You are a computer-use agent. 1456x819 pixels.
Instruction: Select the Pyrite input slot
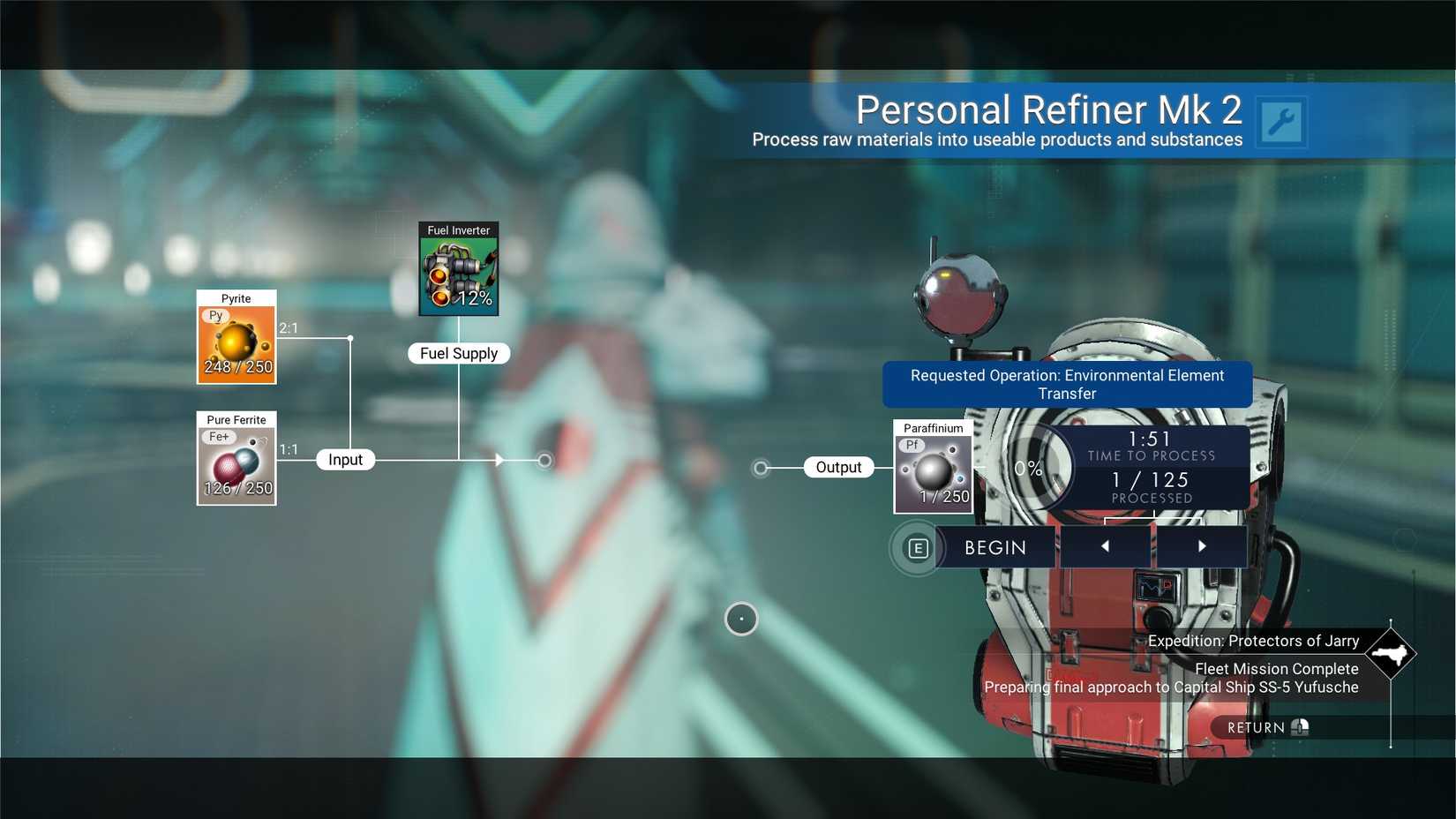[236, 339]
